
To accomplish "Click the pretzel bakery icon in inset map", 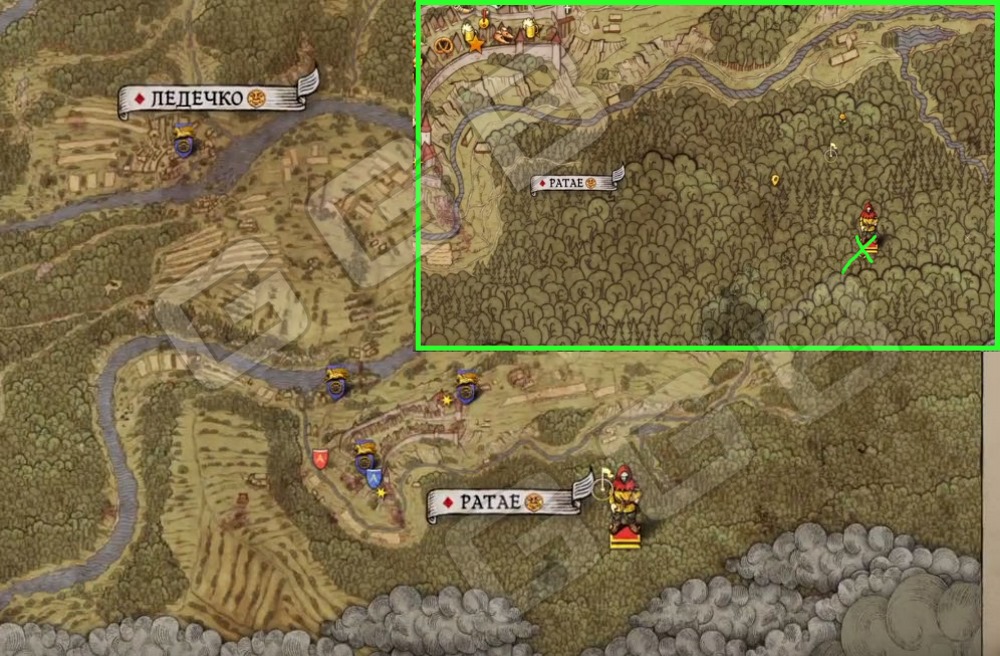I will pos(442,42).
